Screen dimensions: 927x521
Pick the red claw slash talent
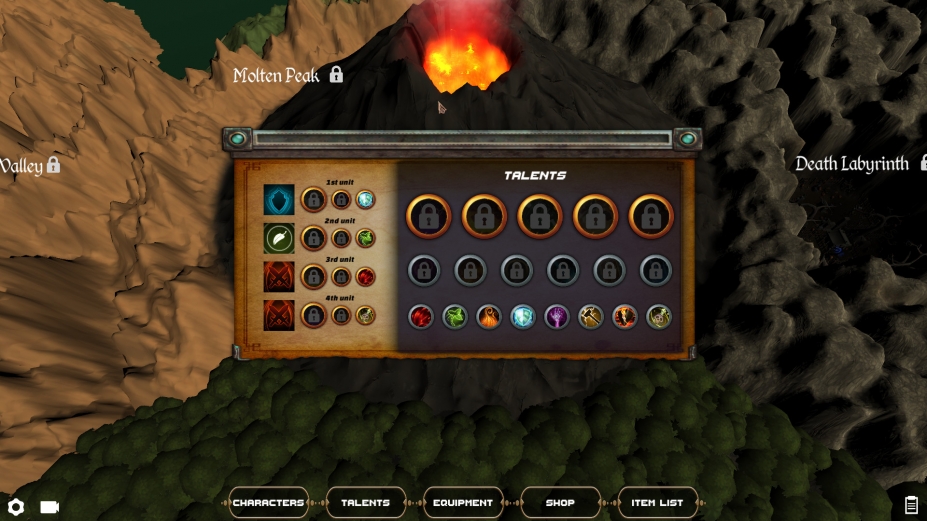point(421,317)
